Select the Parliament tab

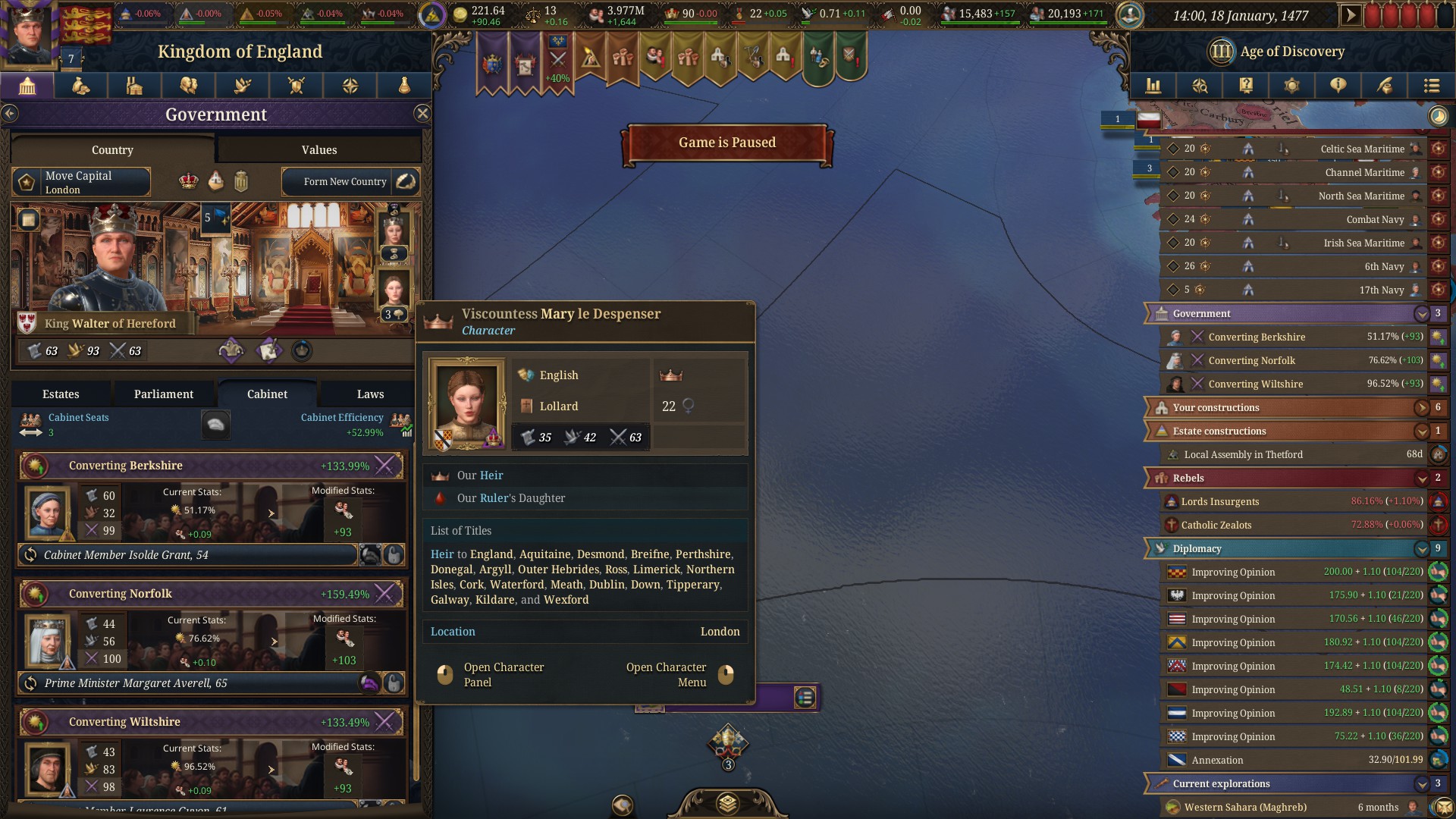(163, 394)
